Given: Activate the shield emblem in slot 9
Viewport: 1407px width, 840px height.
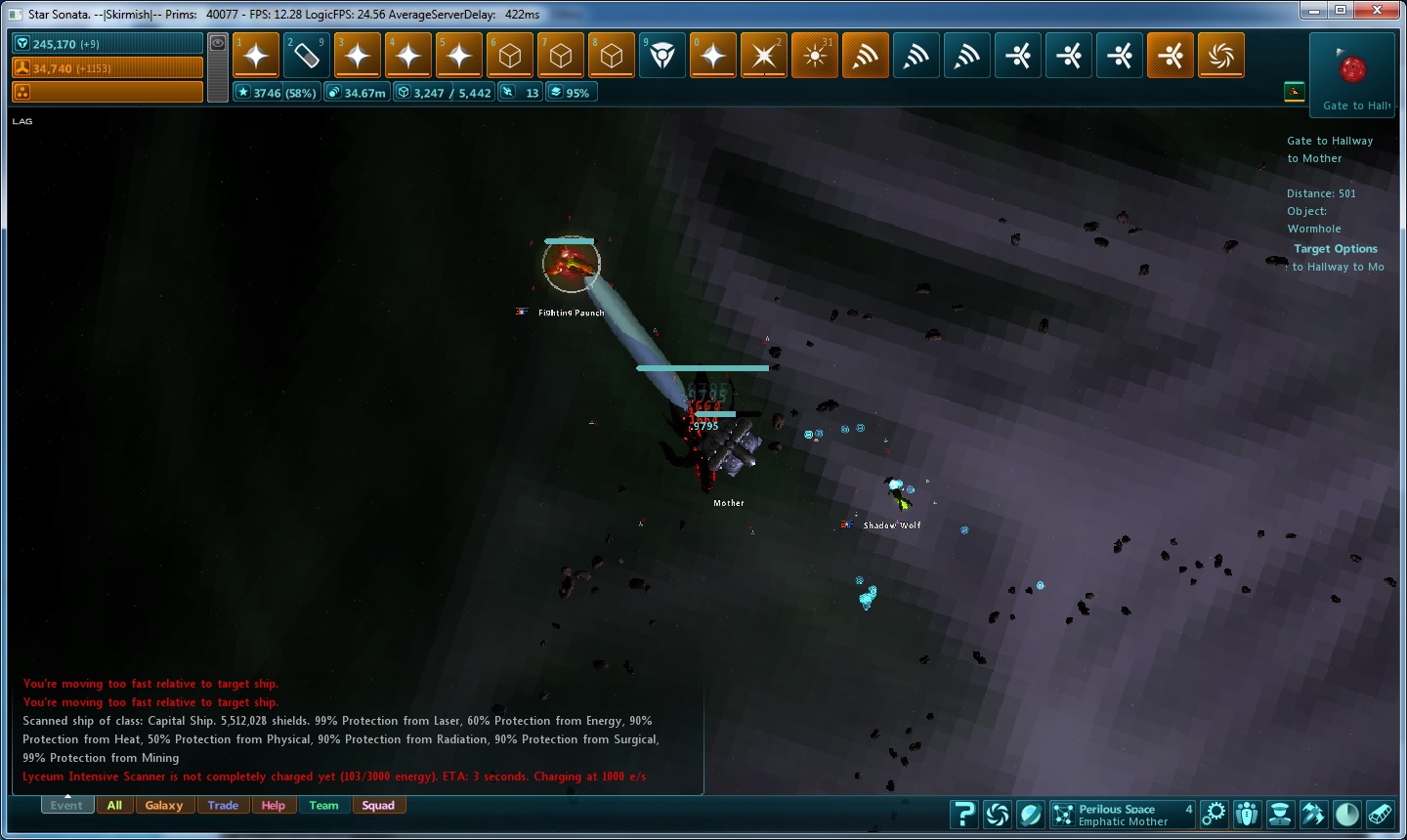Looking at the screenshot, I should coord(662,56).
